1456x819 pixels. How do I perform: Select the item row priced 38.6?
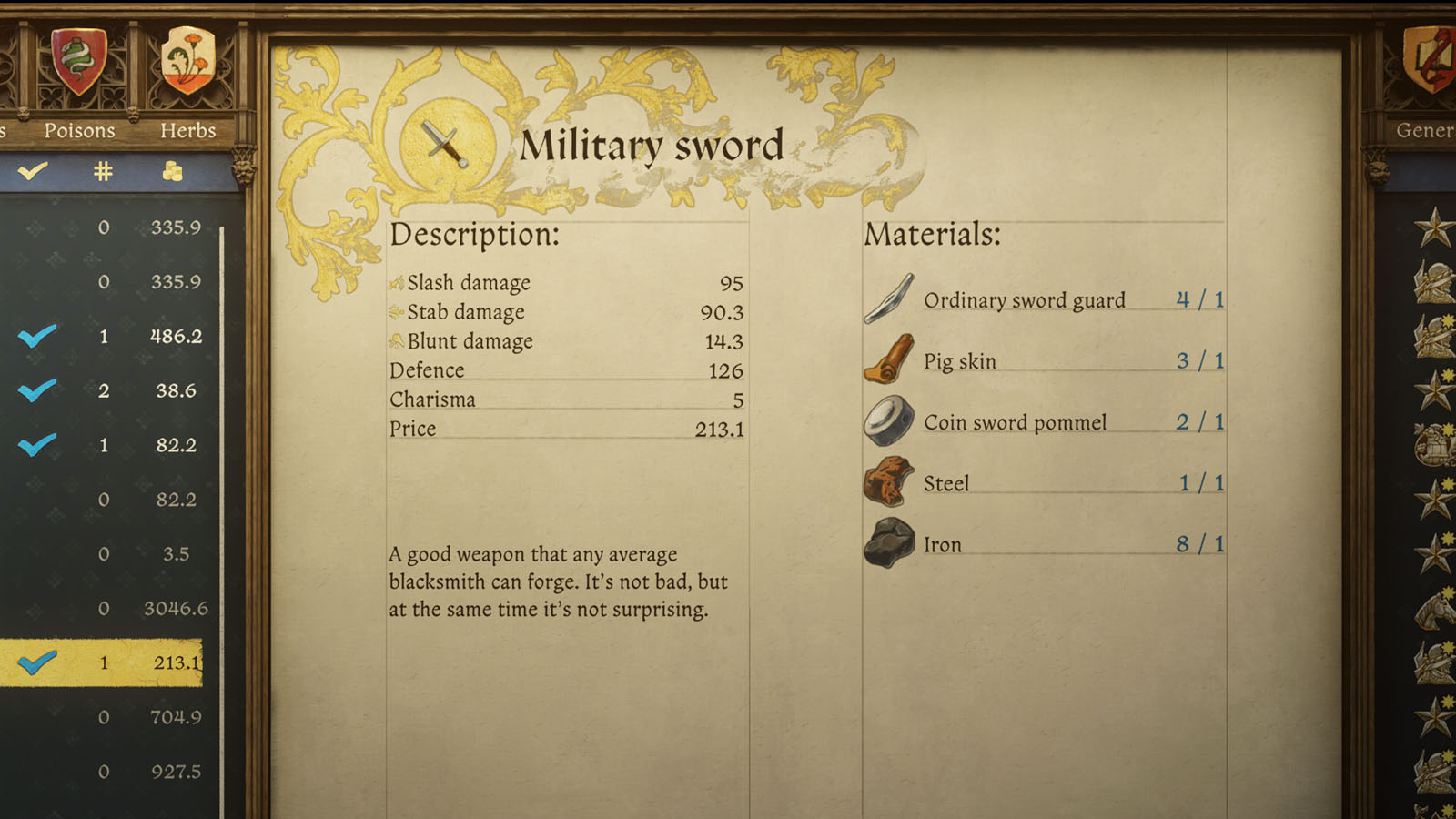pyautogui.click(x=109, y=390)
